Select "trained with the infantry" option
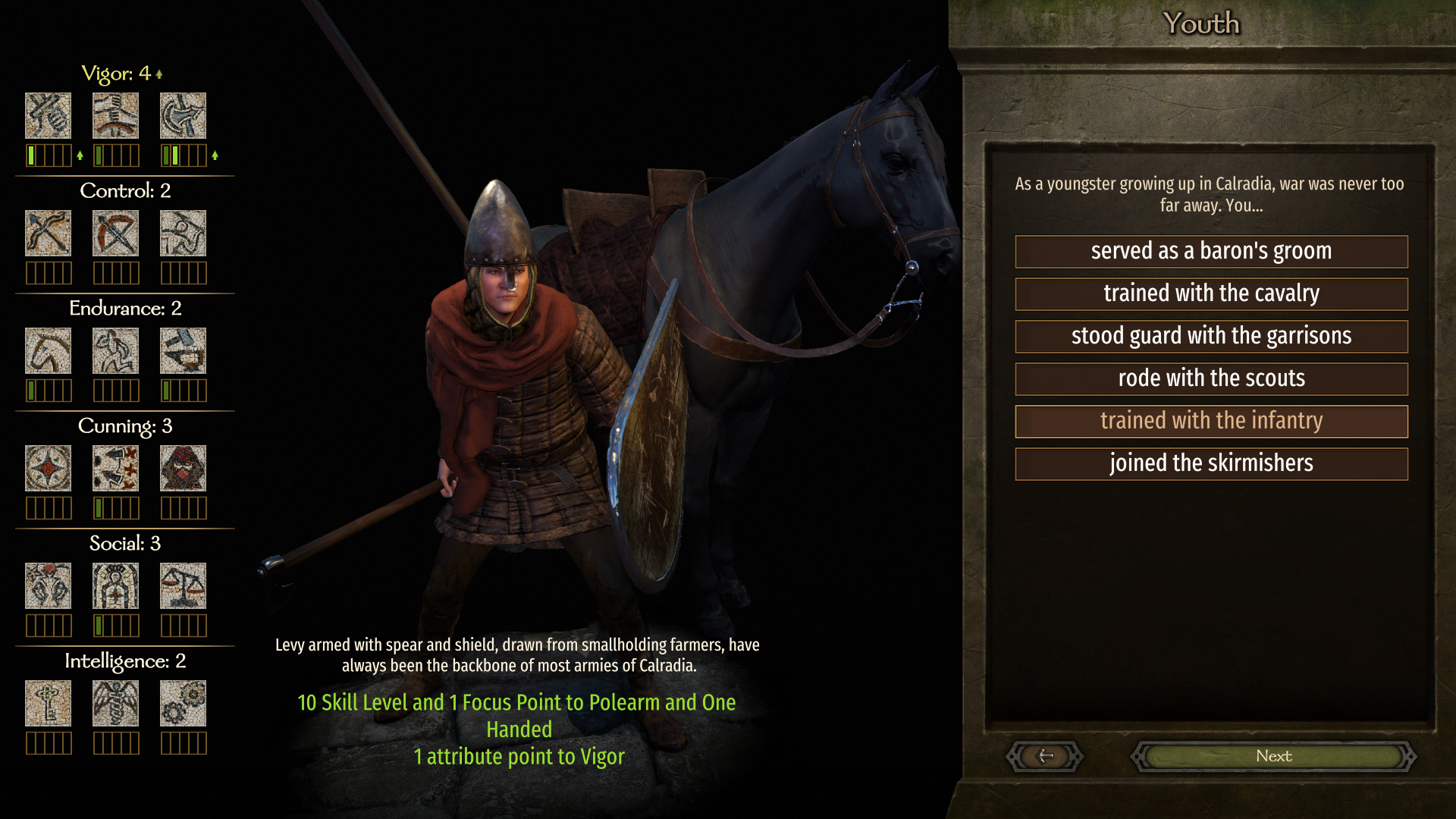Image resolution: width=1456 pixels, height=819 pixels. pyautogui.click(x=1211, y=421)
